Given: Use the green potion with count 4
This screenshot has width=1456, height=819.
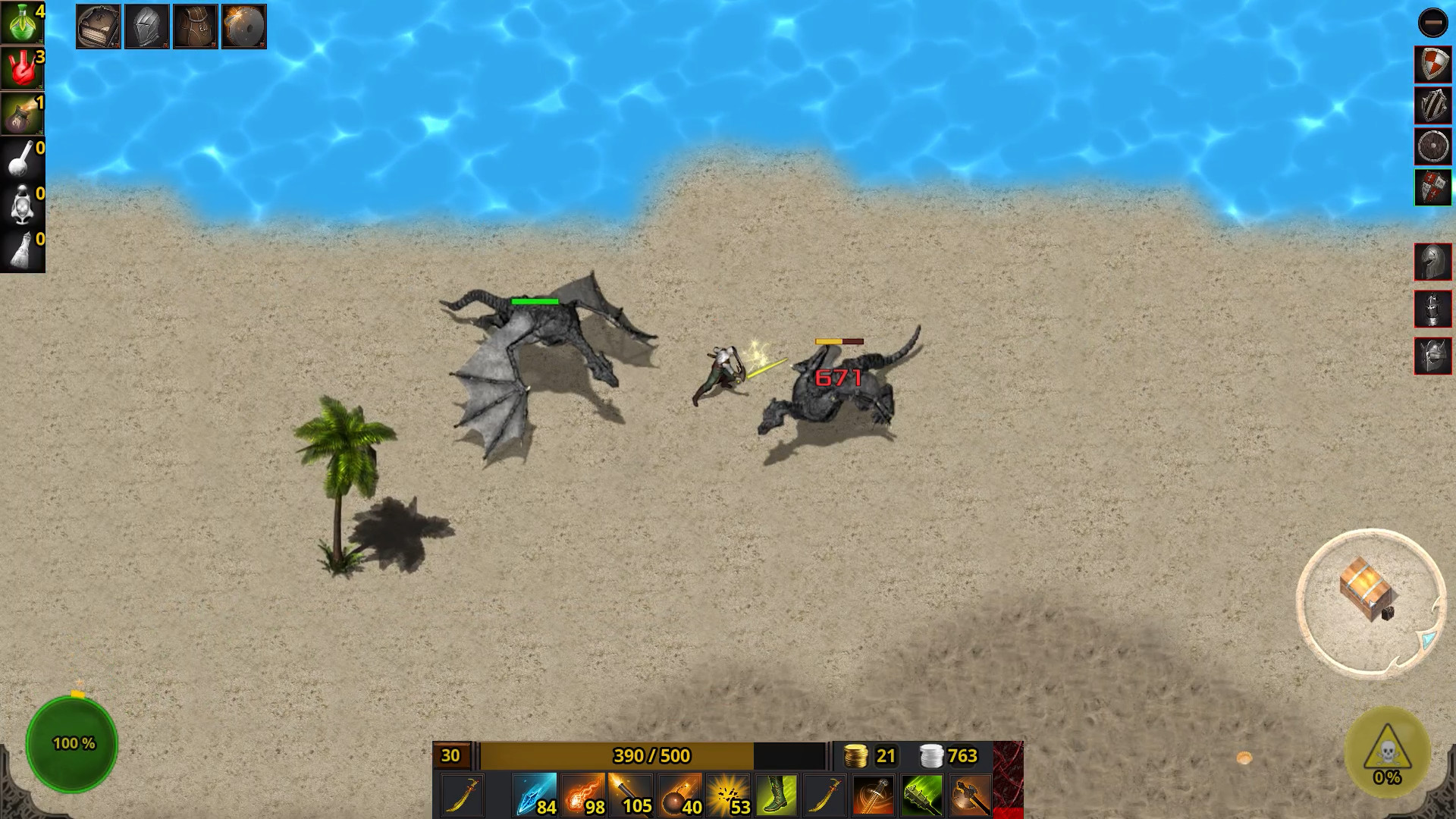Looking at the screenshot, I should (22, 23).
